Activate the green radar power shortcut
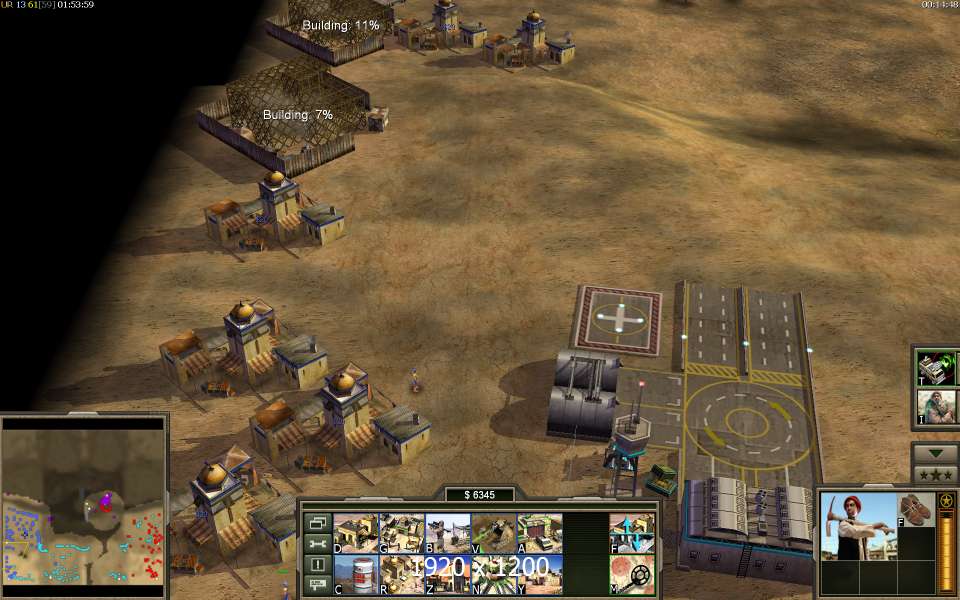This screenshot has height=600, width=960. (937, 367)
